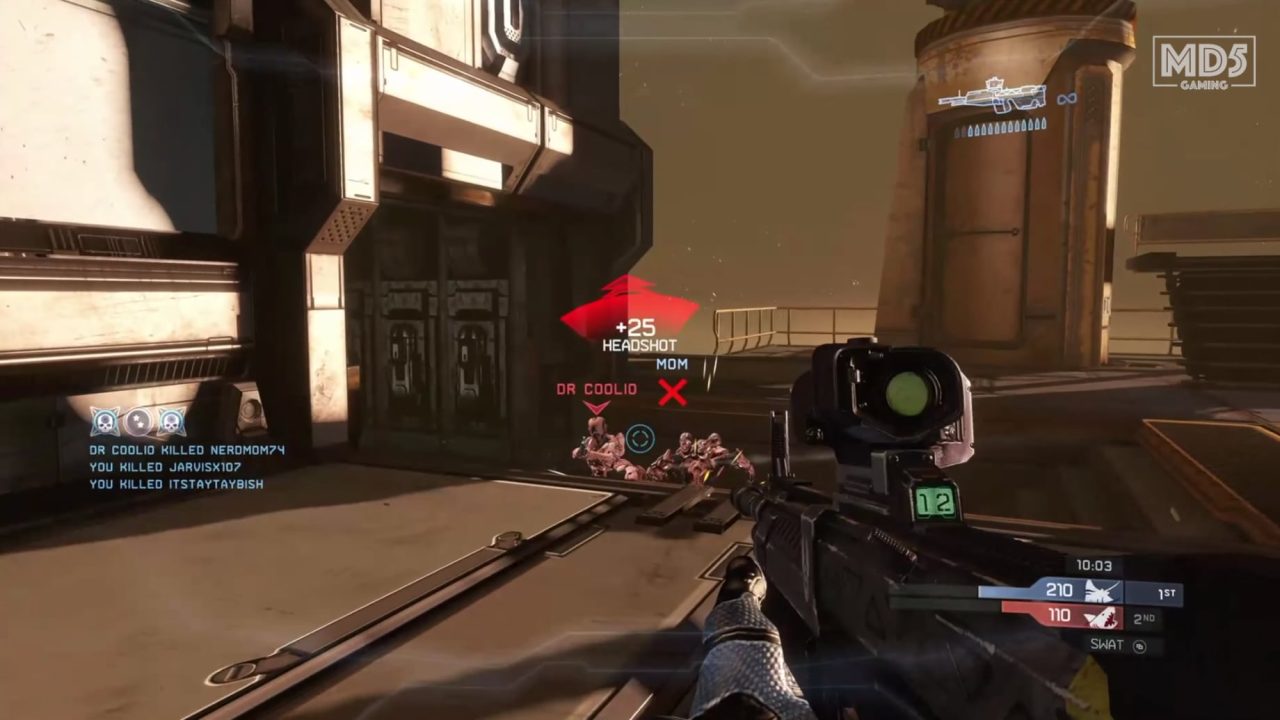Image resolution: width=1280 pixels, height=720 pixels.
Task: Click the MOM gamertag label
Action: click(x=672, y=365)
